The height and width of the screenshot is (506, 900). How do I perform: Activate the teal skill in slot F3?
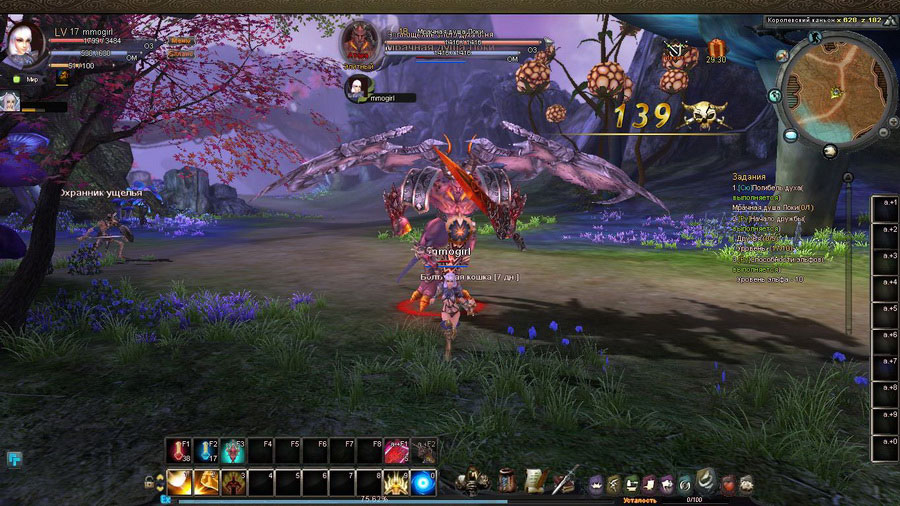point(235,451)
